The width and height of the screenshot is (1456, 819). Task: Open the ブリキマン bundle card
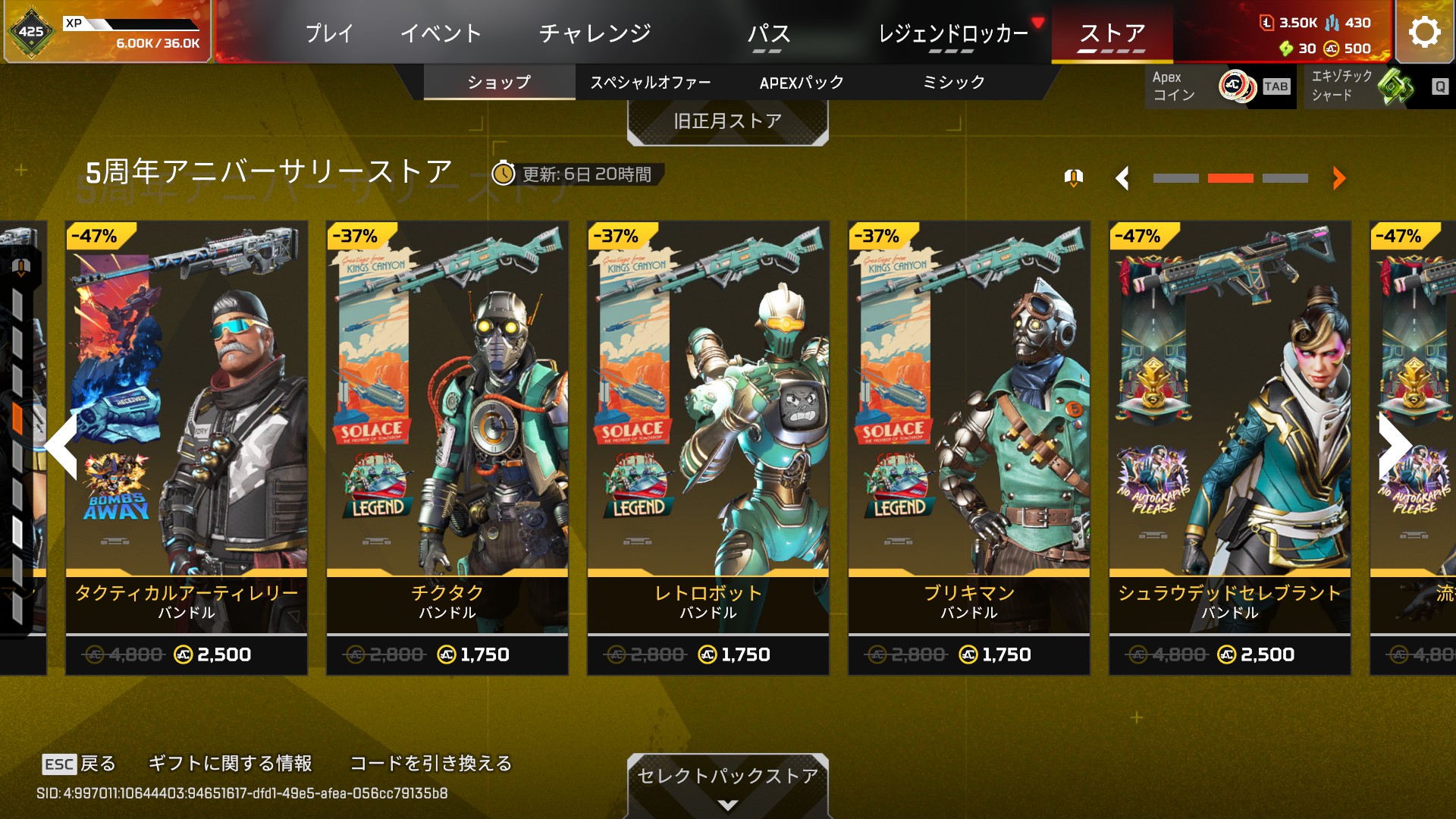(969, 447)
